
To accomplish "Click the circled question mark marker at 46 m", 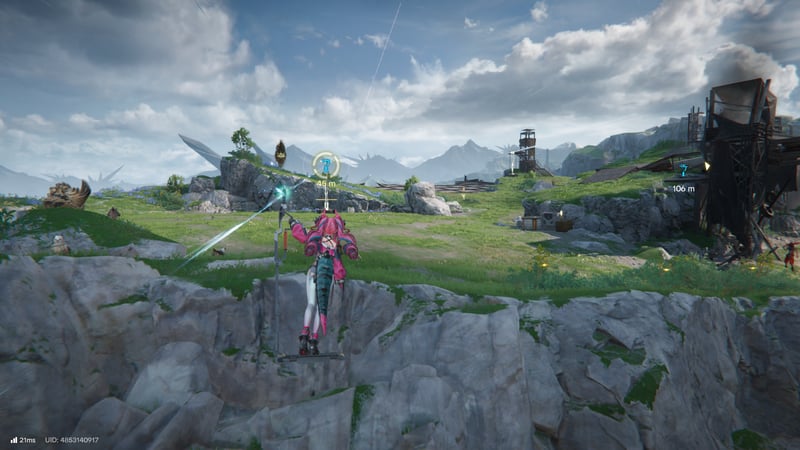I will [x=325, y=164].
